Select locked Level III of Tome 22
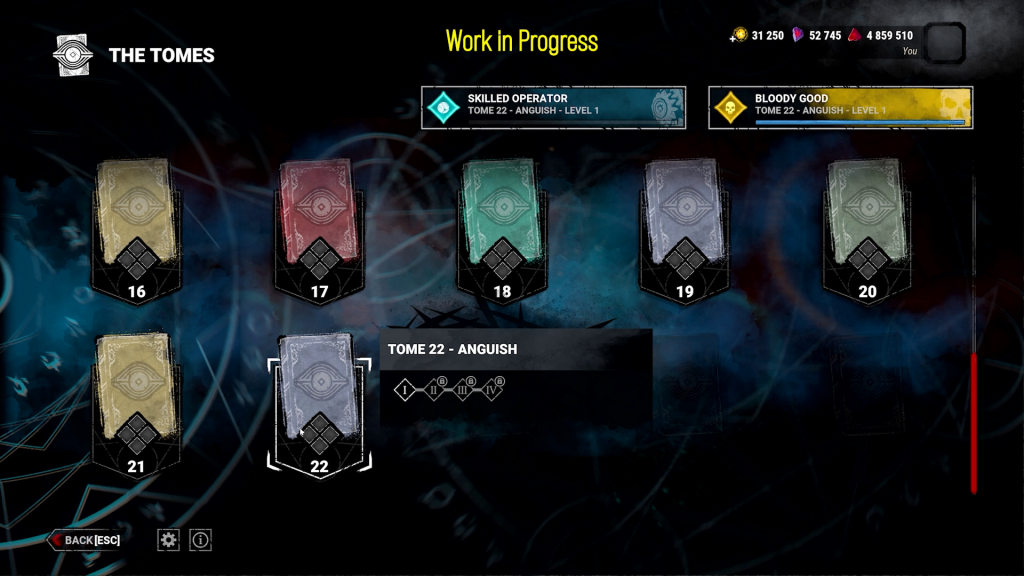 pos(465,390)
